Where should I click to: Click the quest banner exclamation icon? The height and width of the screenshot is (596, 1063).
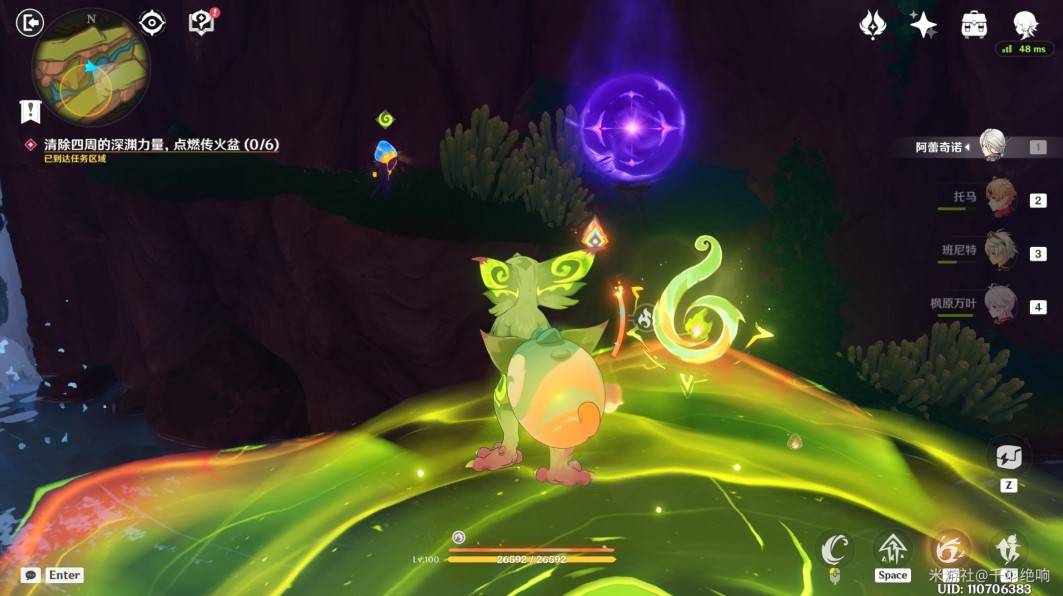click(30, 110)
